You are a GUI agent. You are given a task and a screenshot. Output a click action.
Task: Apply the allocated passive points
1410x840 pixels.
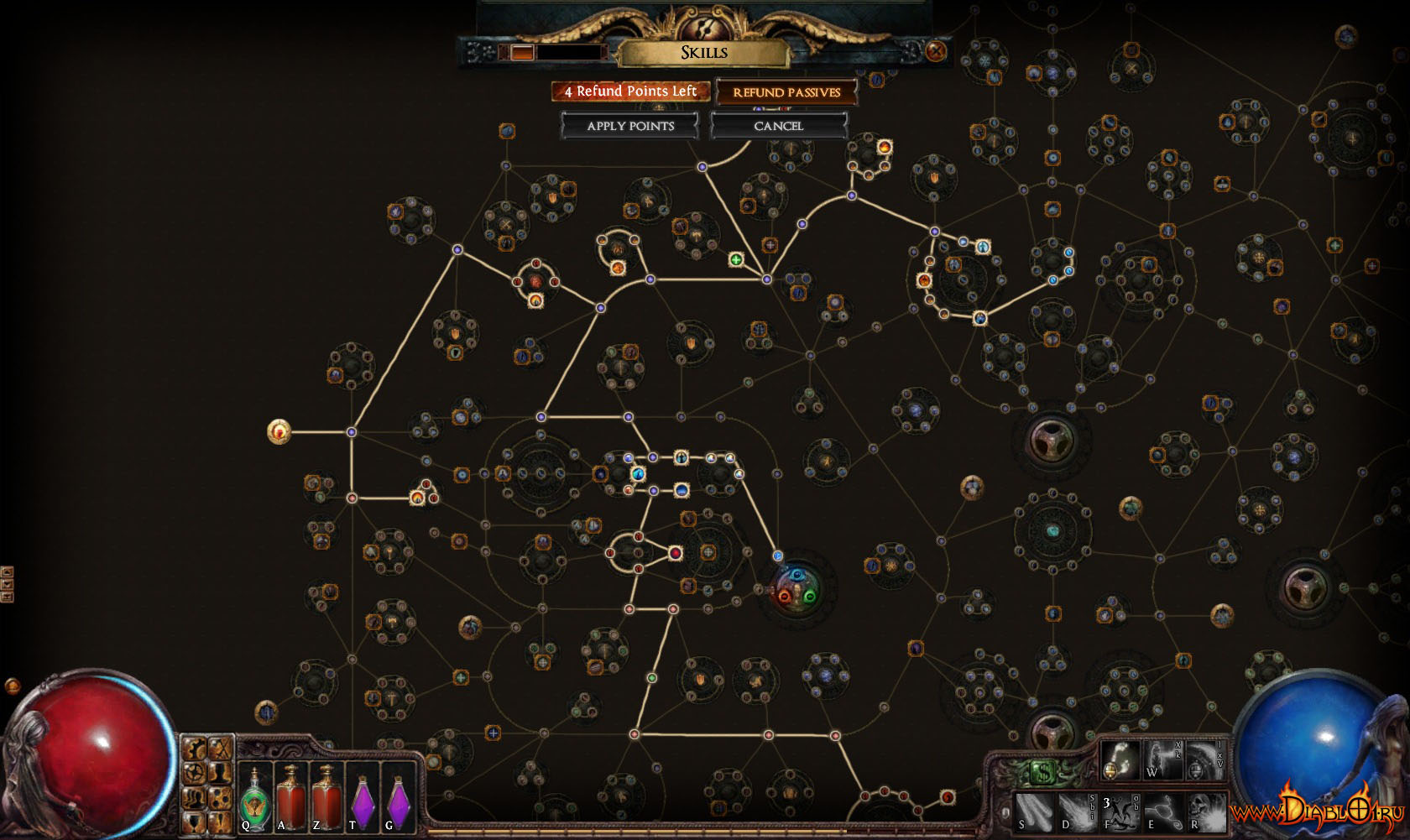click(630, 126)
